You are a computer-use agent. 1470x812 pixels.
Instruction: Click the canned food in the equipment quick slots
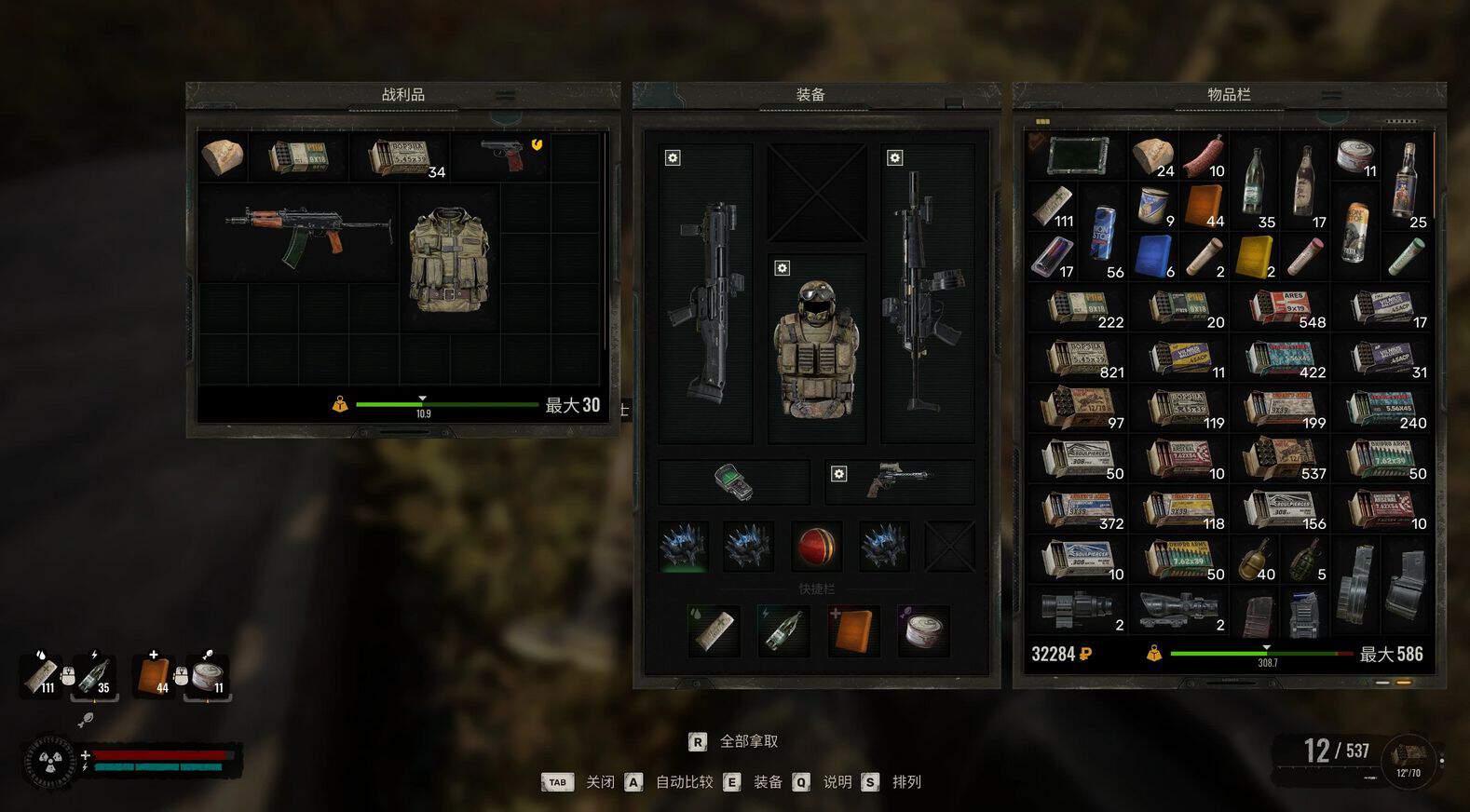point(923,630)
